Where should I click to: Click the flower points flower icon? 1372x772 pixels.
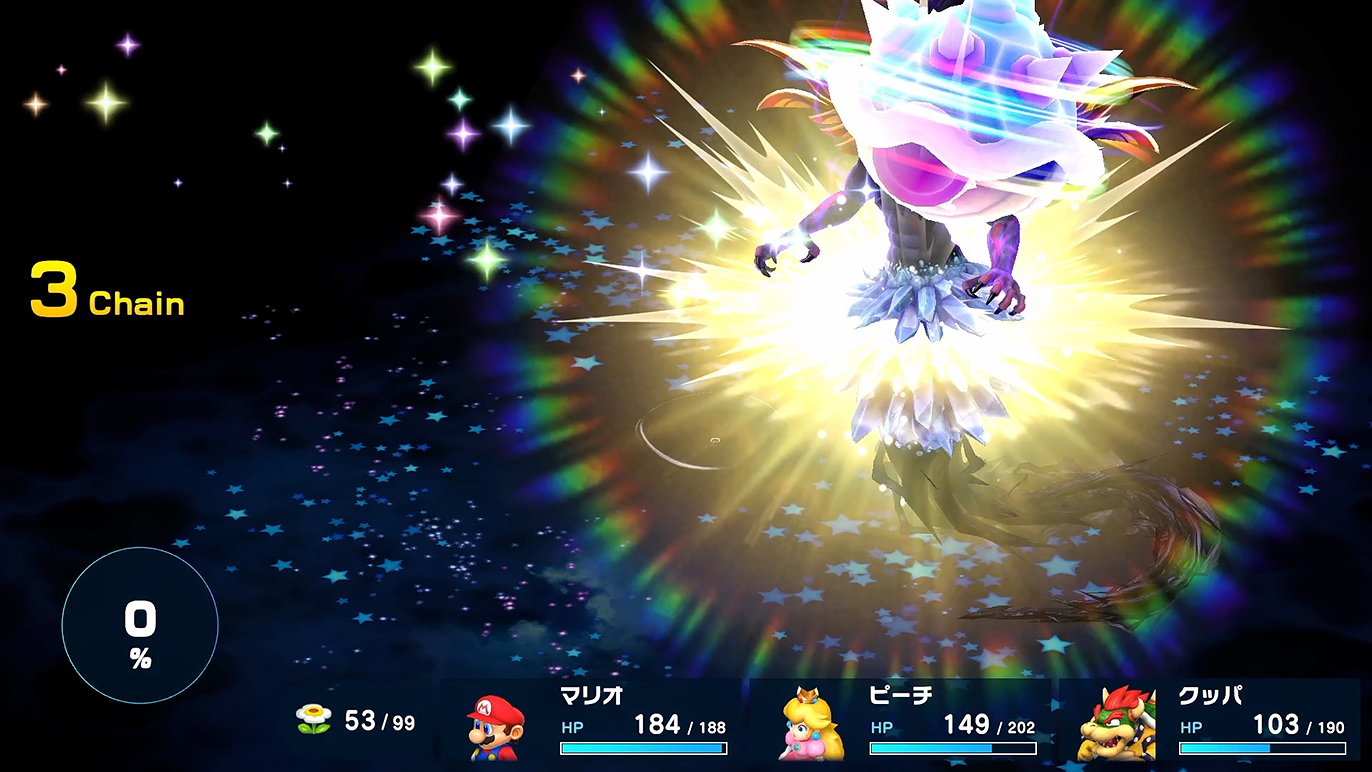[x=313, y=719]
